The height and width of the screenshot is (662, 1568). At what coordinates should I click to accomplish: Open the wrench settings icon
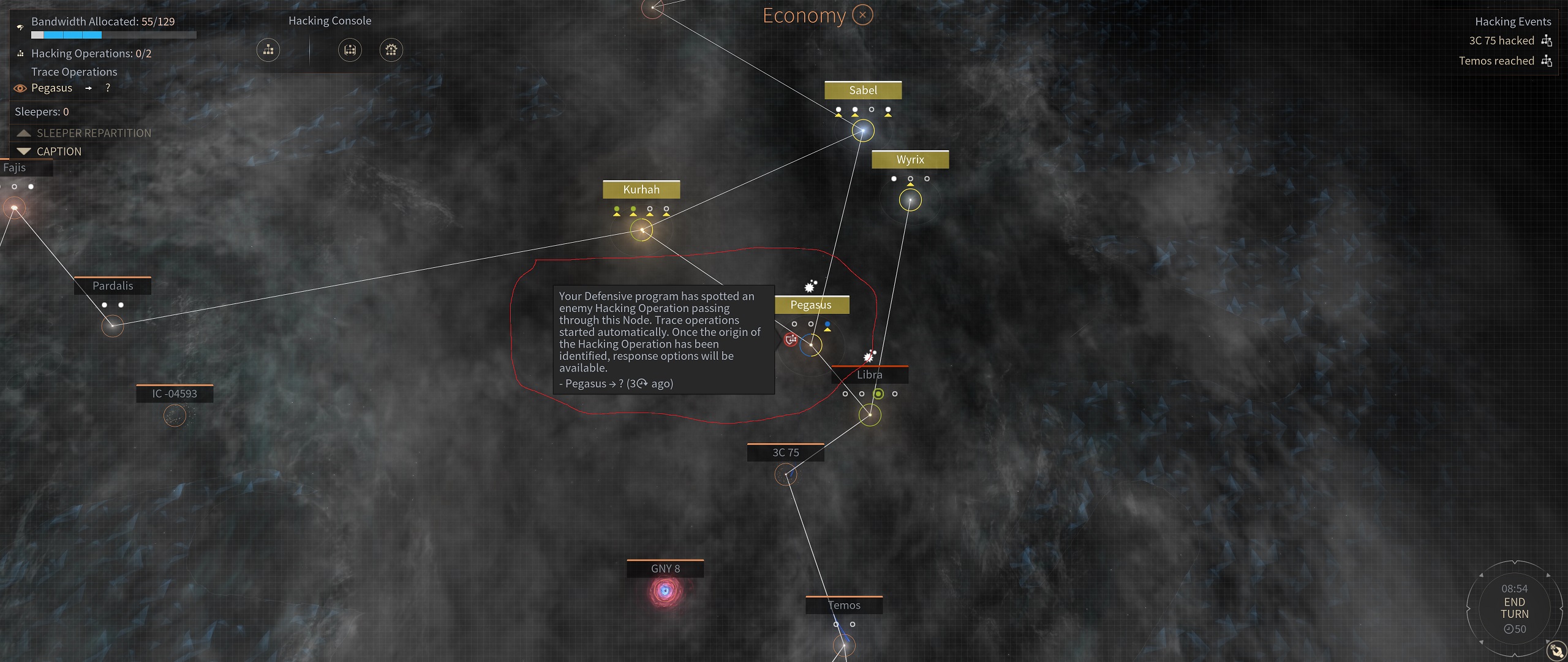click(1556, 650)
